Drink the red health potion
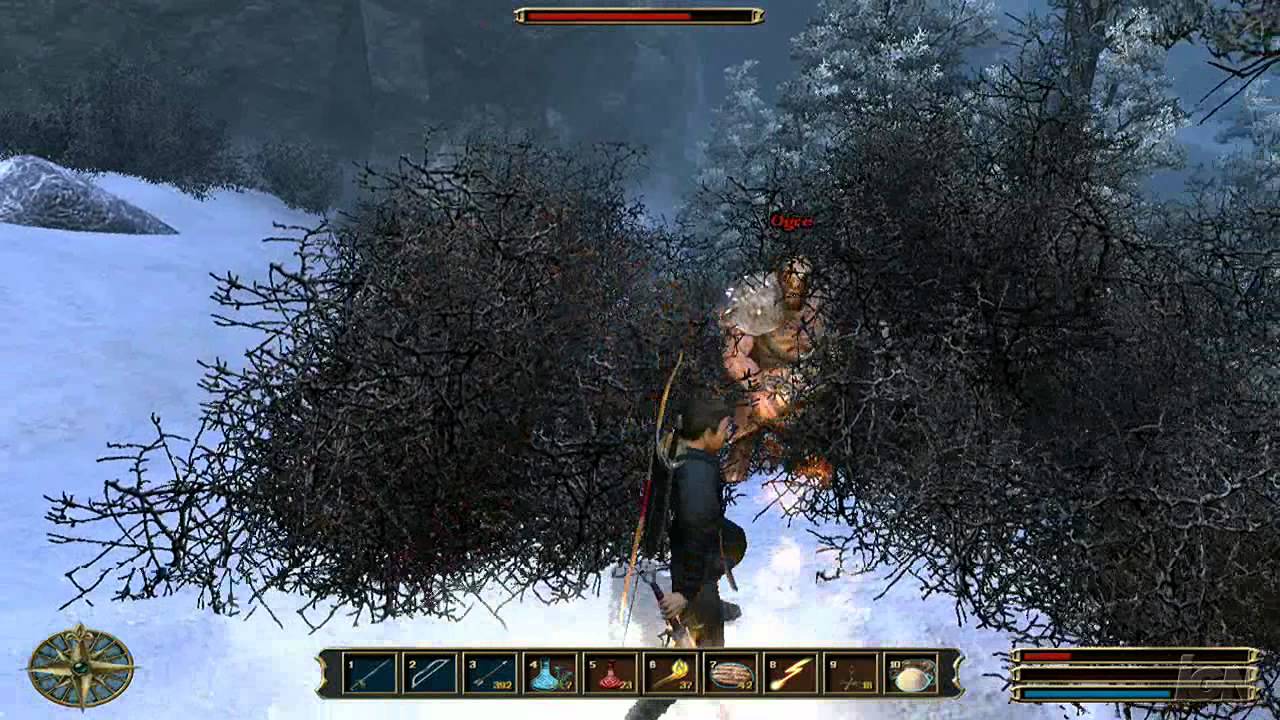The width and height of the screenshot is (1280, 720). (x=610, y=673)
